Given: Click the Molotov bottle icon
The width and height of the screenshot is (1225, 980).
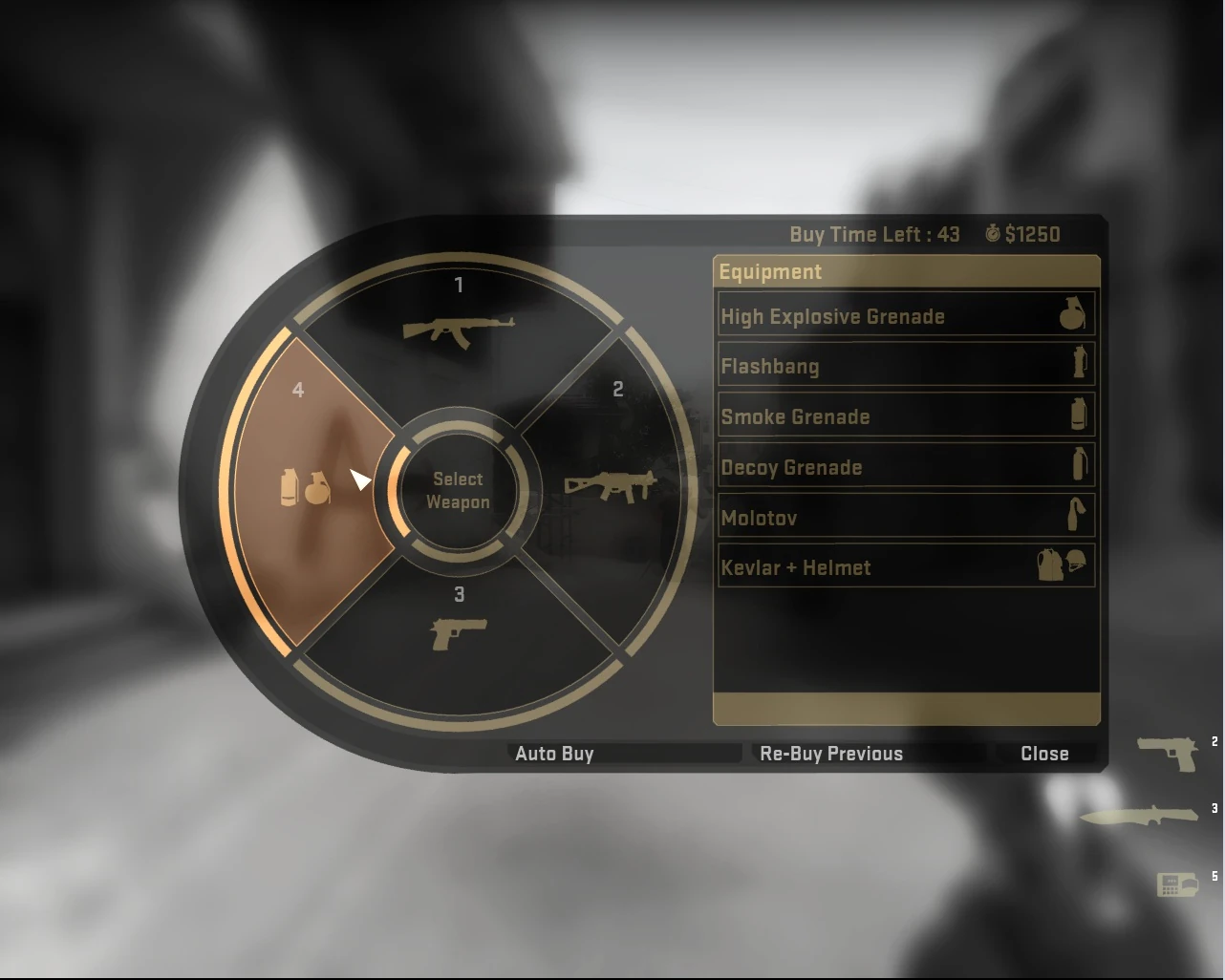Looking at the screenshot, I should click(1078, 516).
